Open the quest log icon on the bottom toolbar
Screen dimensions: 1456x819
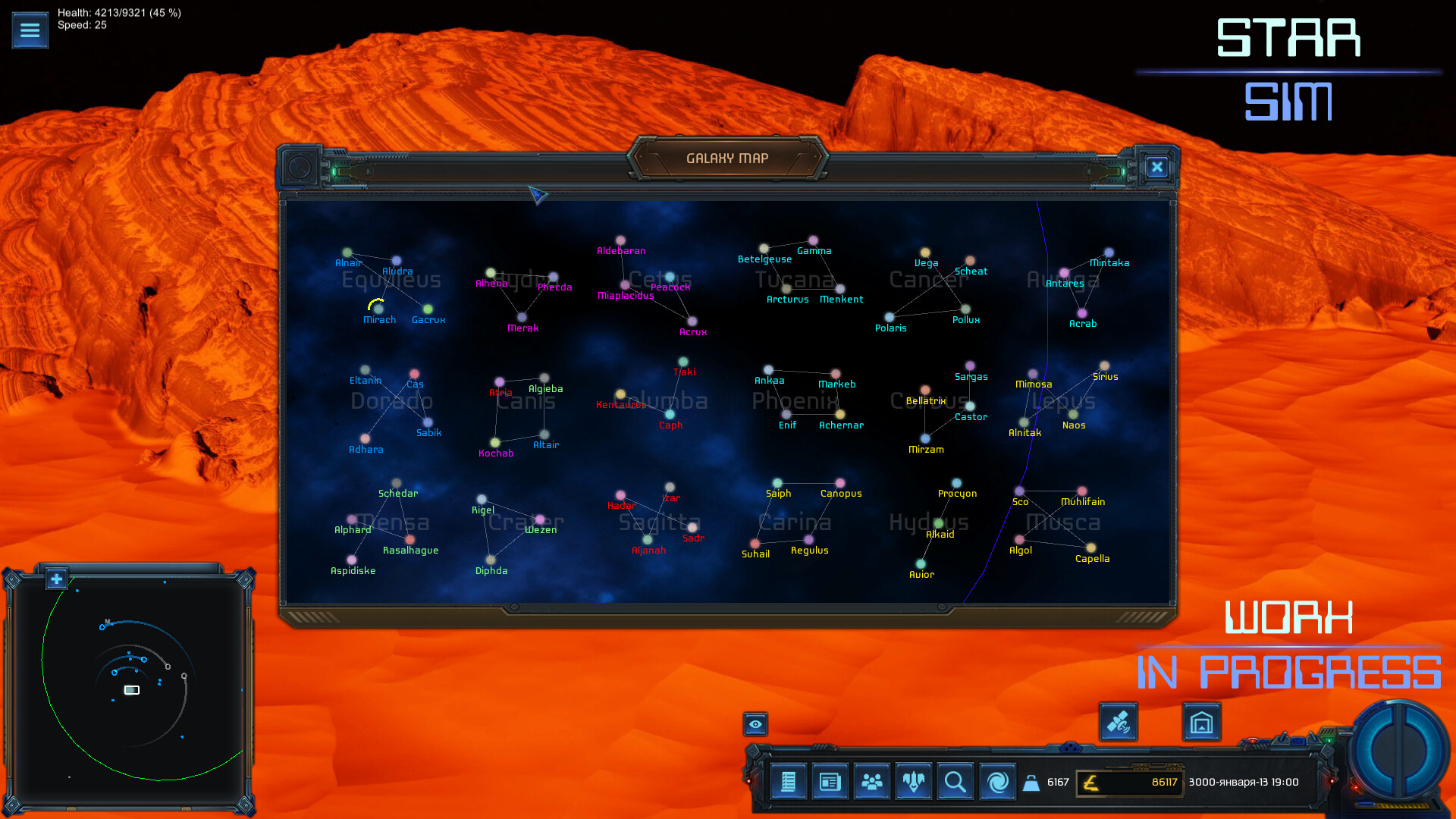click(x=789, y=782)
